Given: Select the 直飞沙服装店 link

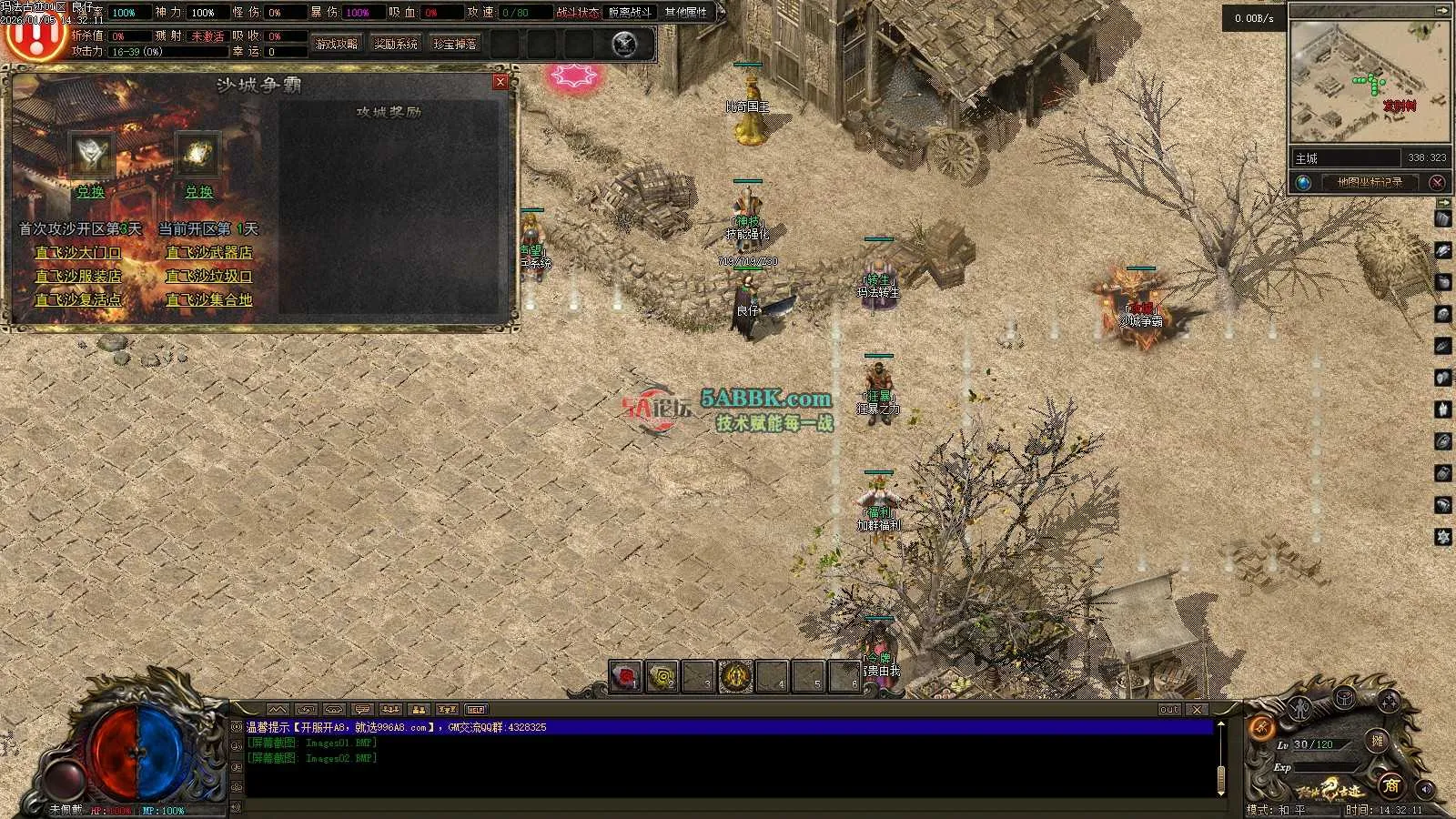Looking at the screenshot, I should point(78,276).
